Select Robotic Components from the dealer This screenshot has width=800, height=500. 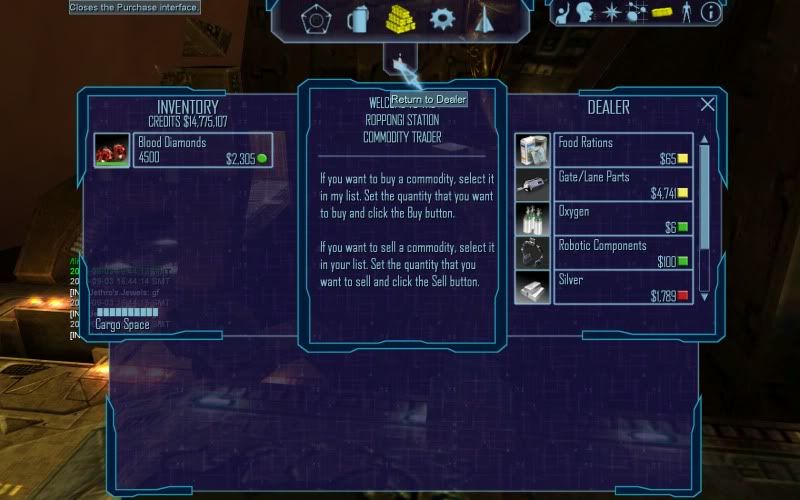pyautogui.click(x=605, y=253)
